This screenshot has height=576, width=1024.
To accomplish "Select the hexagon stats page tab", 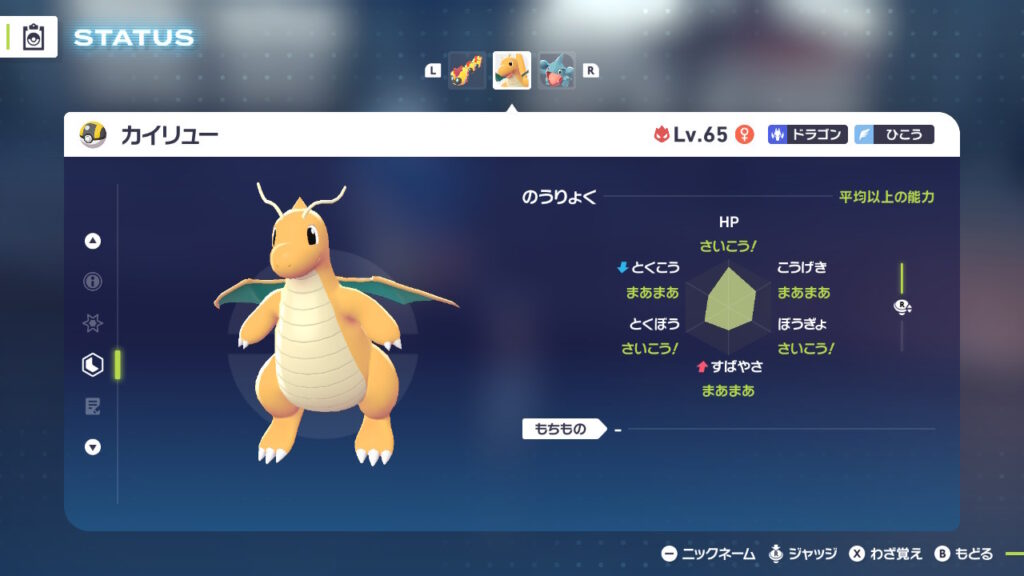I will (93, 365).
